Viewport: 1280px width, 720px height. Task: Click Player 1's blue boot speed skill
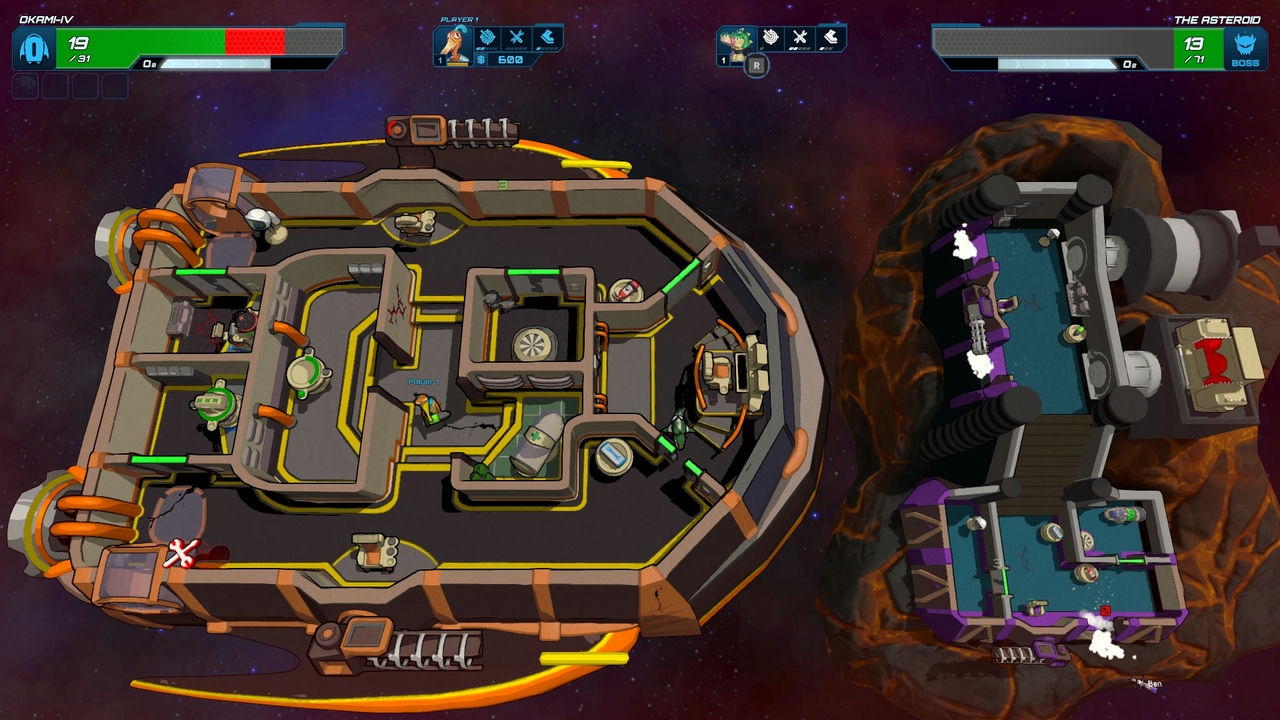coord(548,39)
